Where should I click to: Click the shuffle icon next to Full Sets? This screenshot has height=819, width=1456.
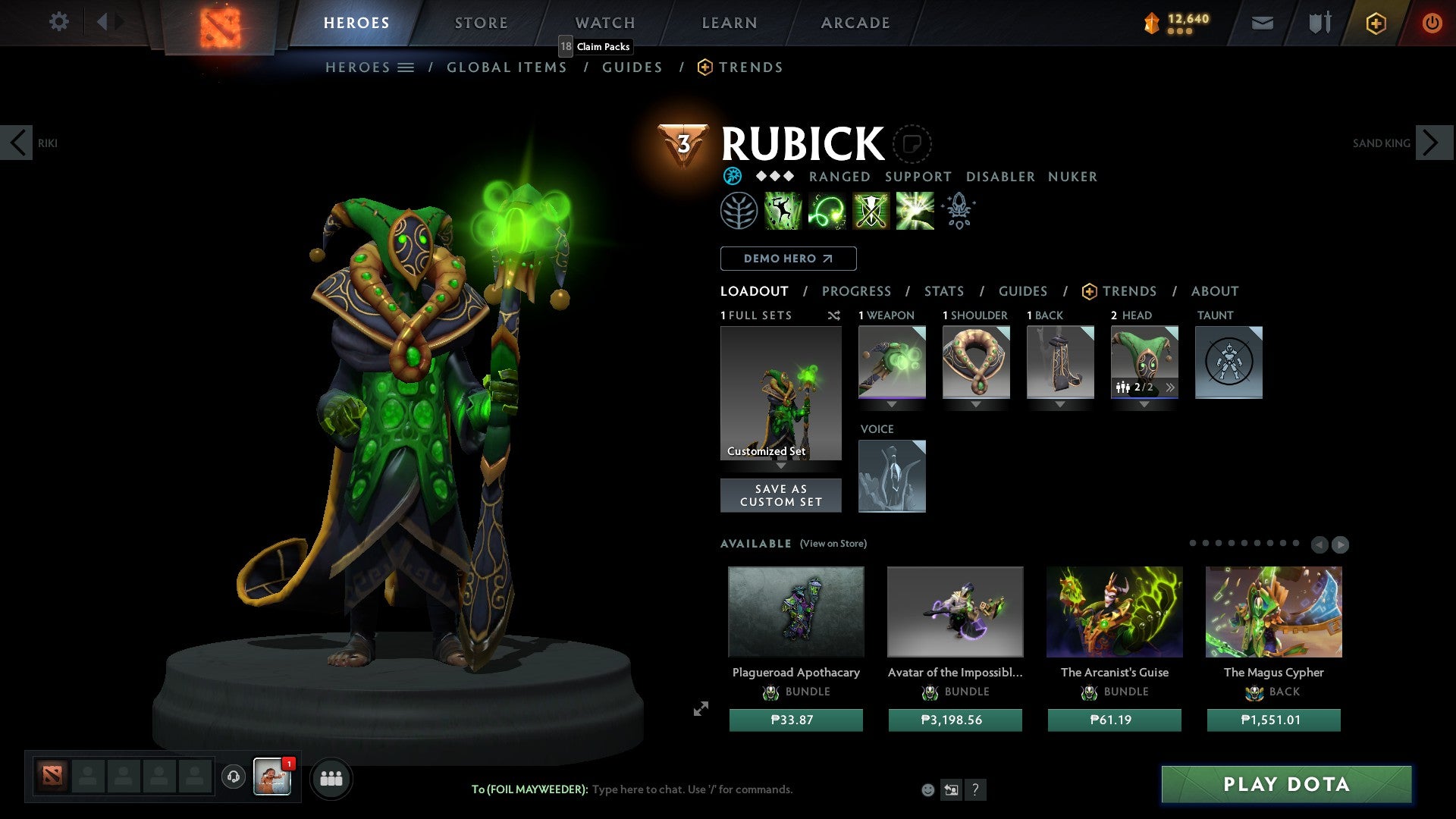point(834,315)
